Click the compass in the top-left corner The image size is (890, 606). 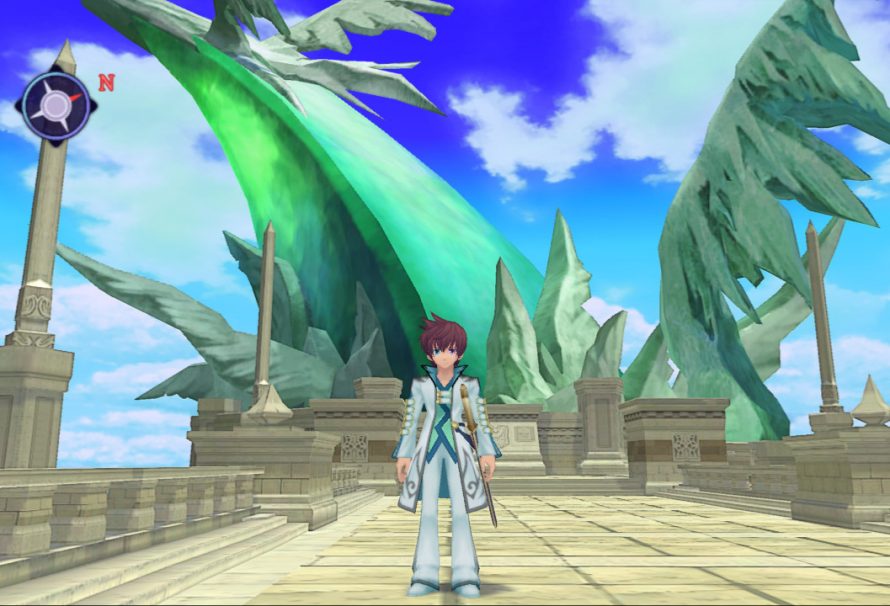56,105
